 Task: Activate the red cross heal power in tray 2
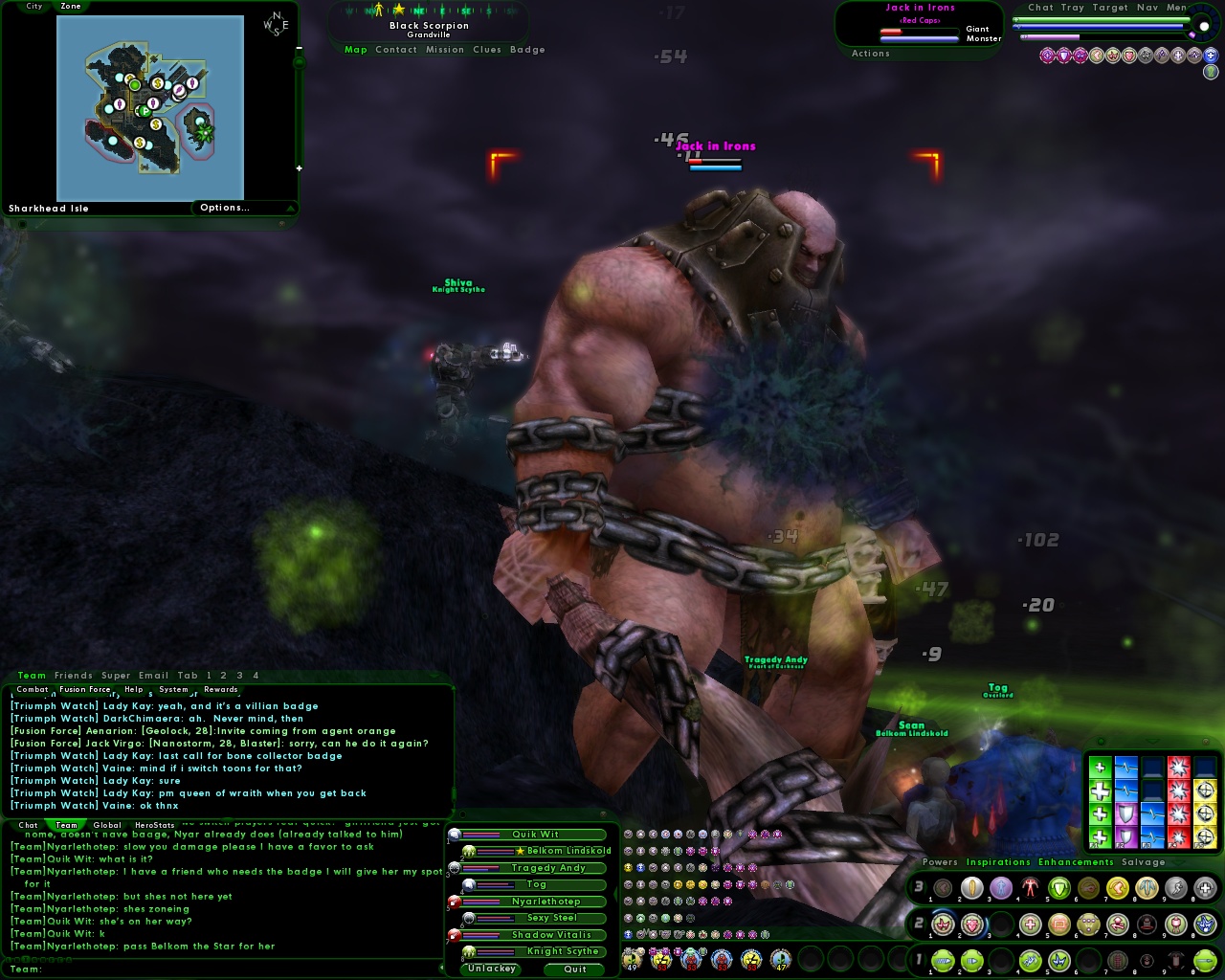click(1030, 924)
